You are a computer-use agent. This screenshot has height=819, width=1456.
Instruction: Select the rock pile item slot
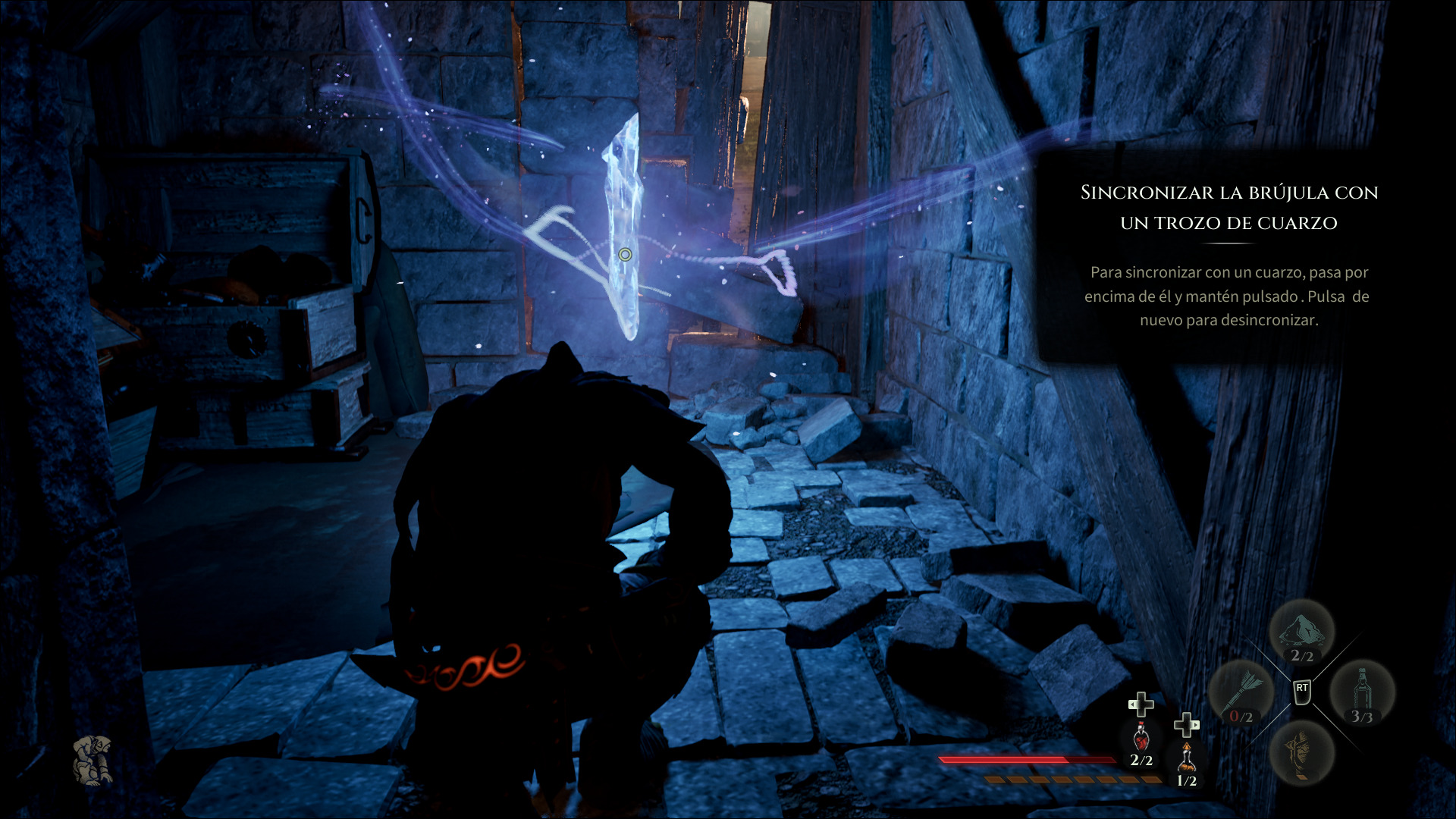click(1301, 632)
